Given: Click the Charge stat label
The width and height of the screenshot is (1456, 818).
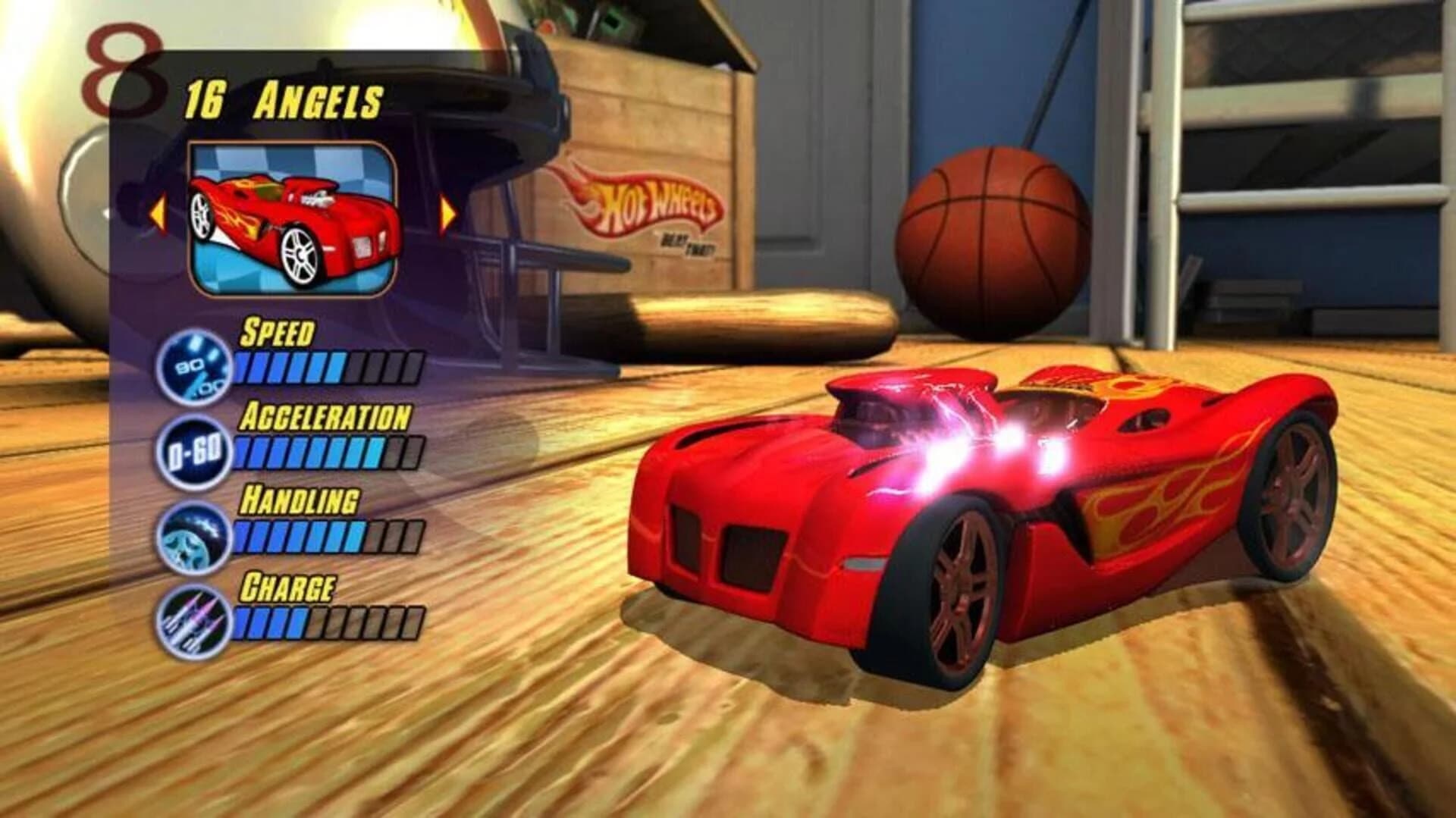Looking at the screenshot, I should 288,586.
